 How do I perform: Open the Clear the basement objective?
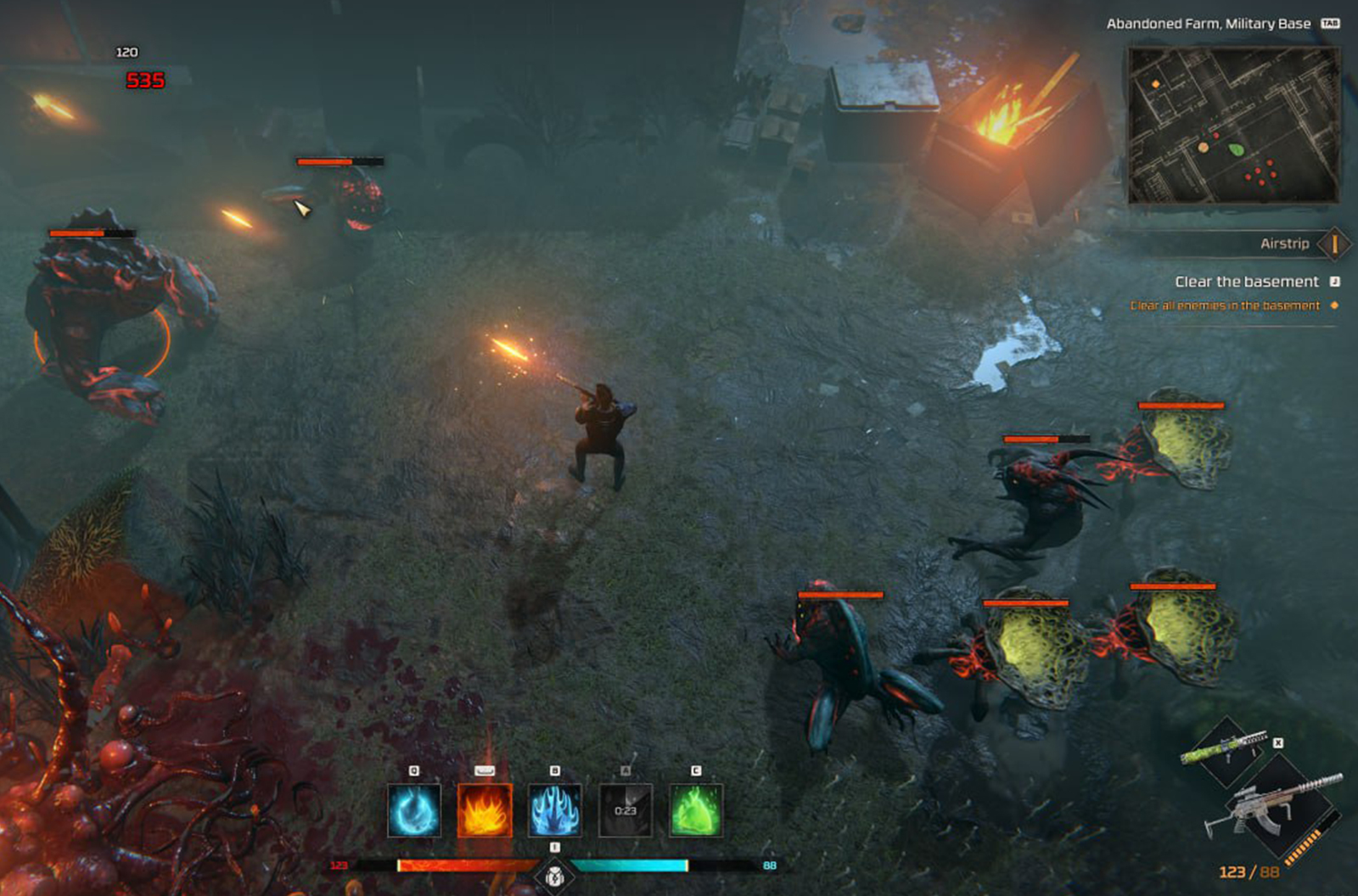(x=1246, y=282)
